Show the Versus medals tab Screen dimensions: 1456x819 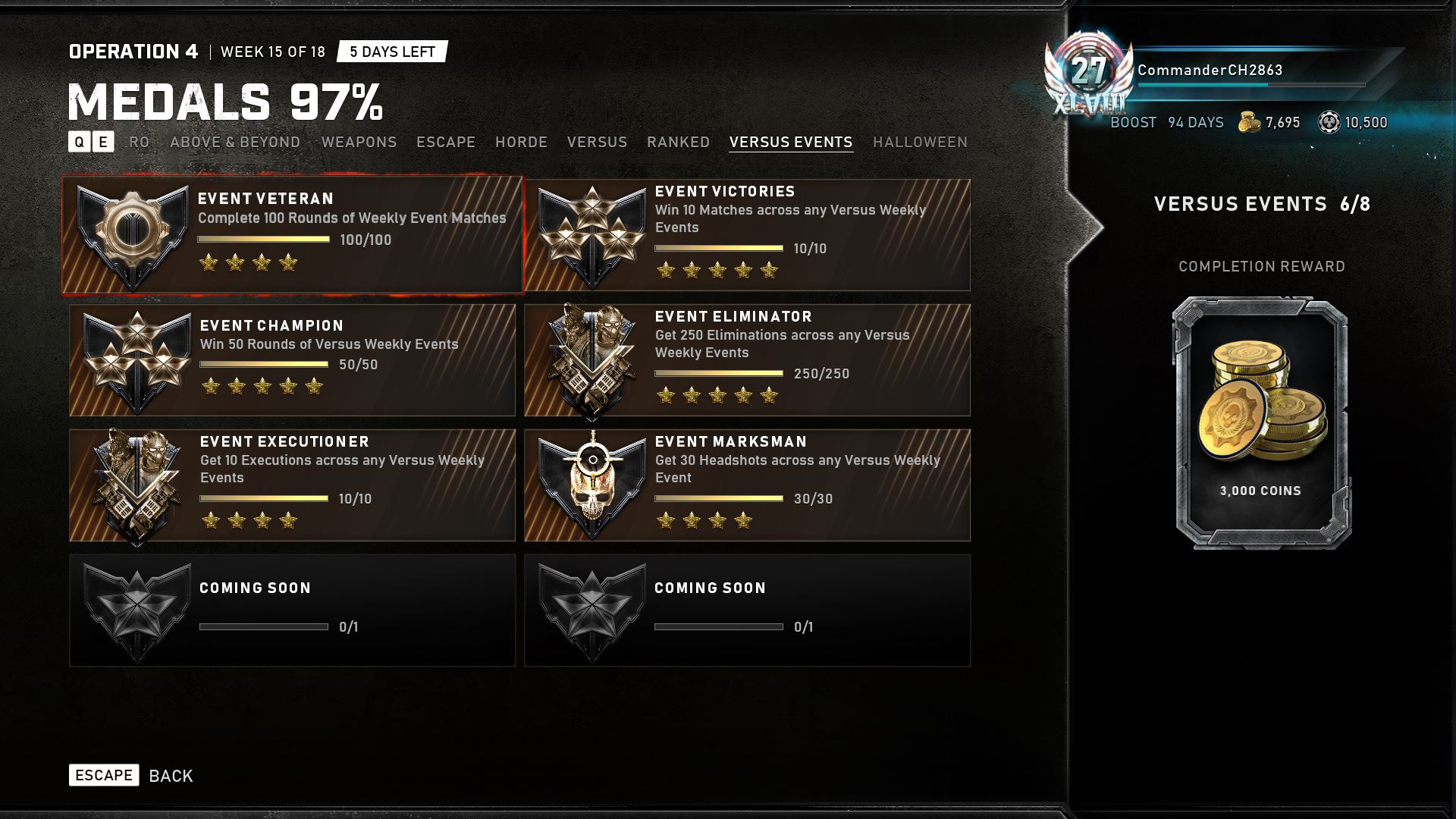[597, 143]
